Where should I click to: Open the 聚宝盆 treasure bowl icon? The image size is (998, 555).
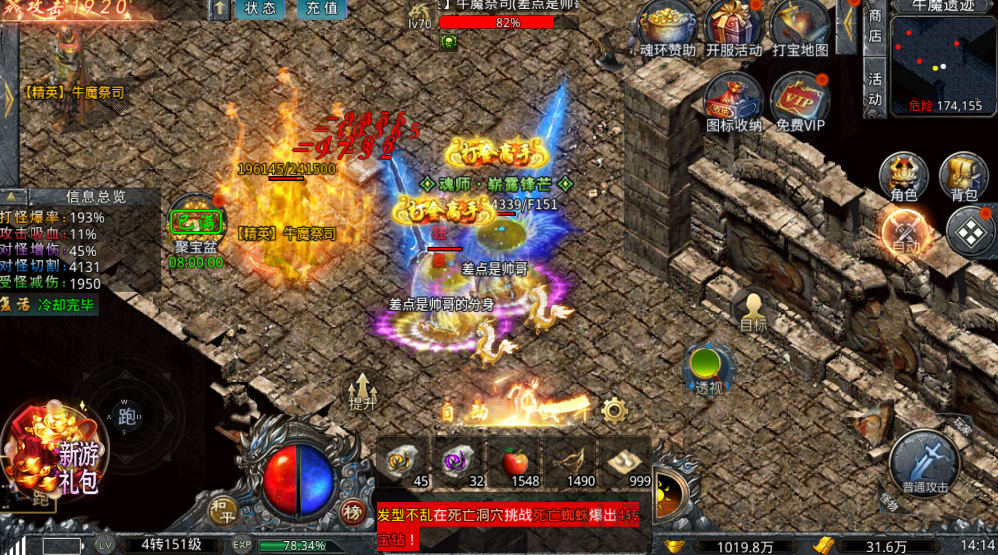pos(195,225)
